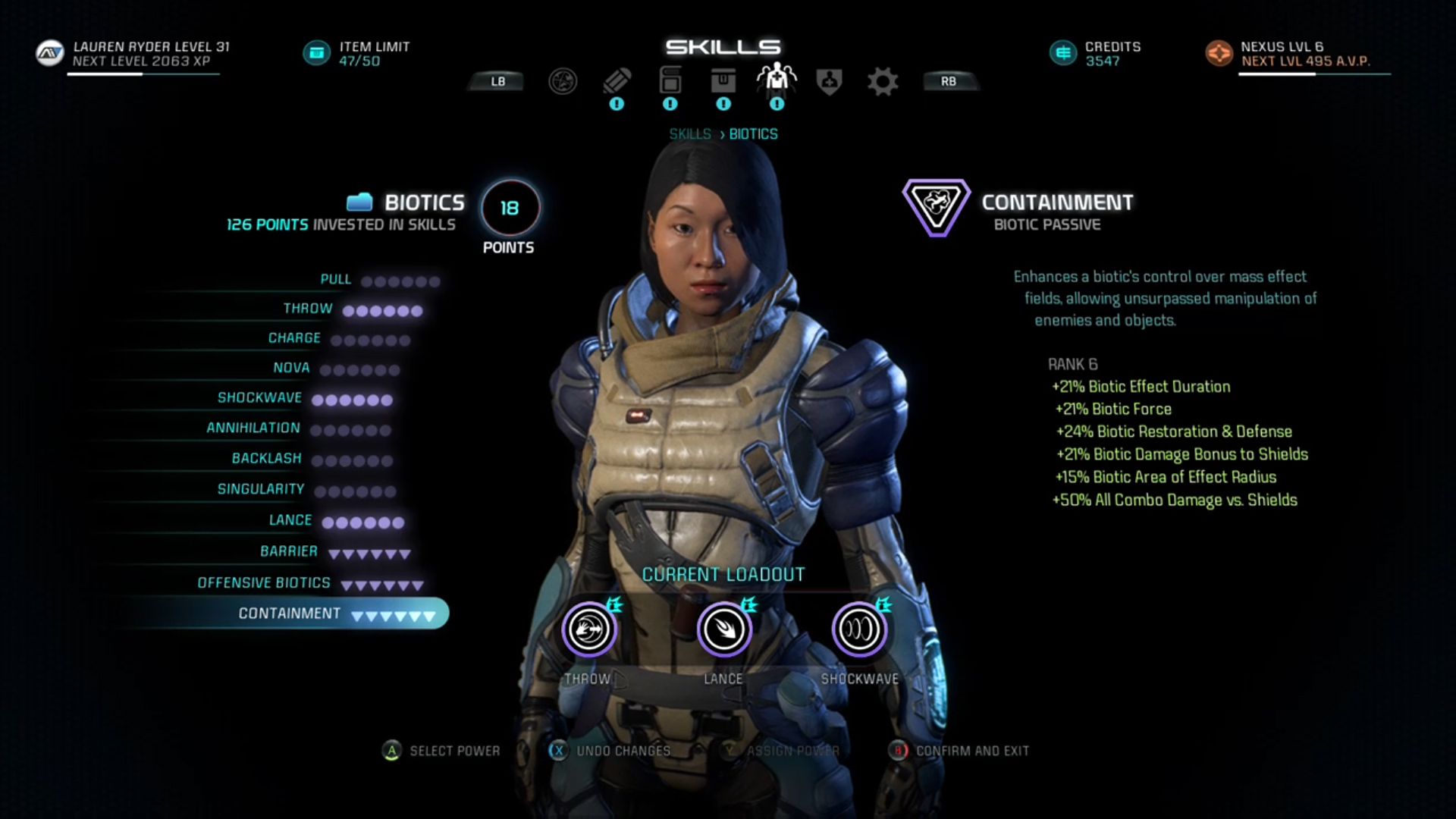
Task: Go back to Skills breadcrumb
Action: coord(689,134)
